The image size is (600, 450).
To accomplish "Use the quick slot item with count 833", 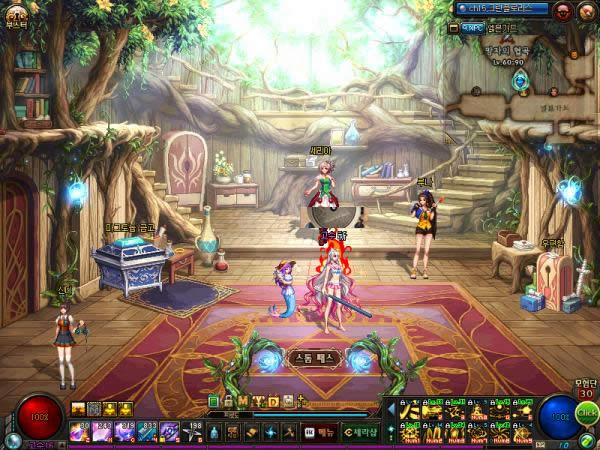I will point(147,431).
